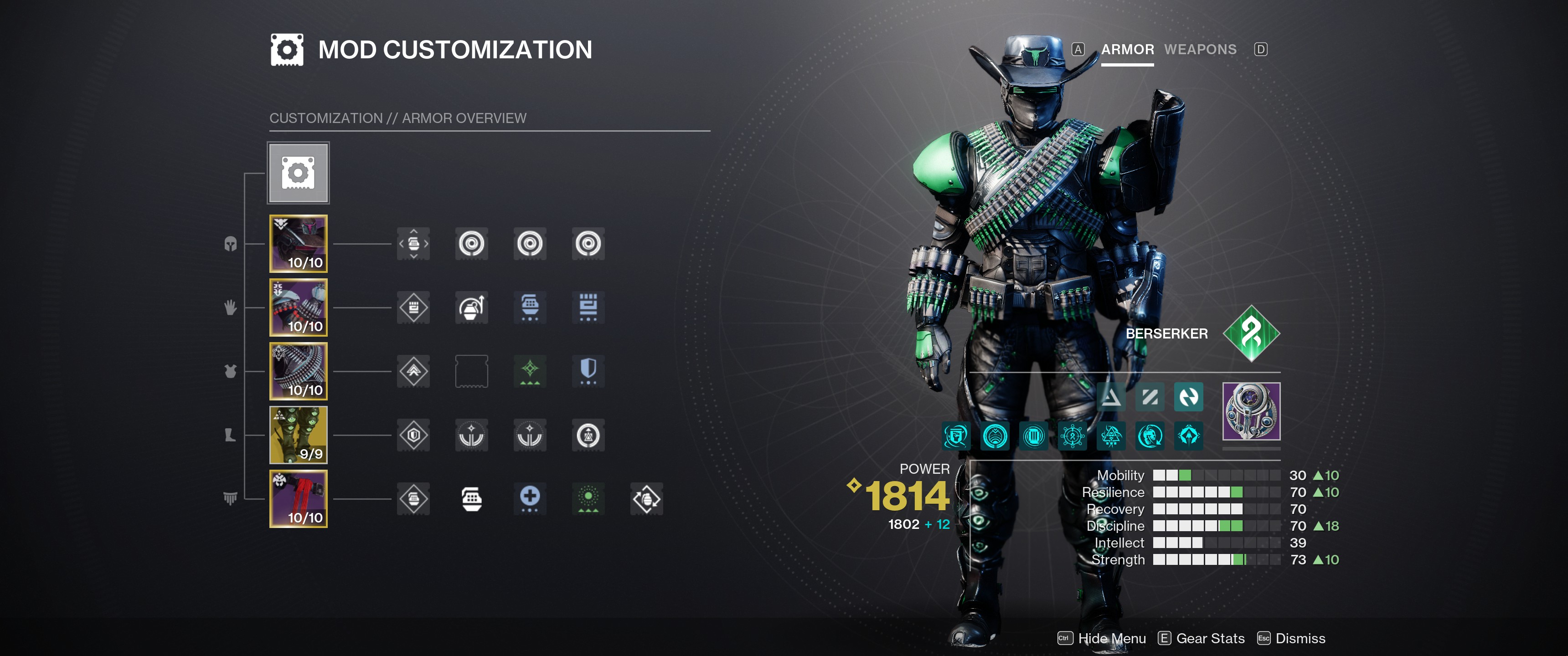1568x656 pixels.
Task: Select the green burst mod on class item
Action: [588, 499]
